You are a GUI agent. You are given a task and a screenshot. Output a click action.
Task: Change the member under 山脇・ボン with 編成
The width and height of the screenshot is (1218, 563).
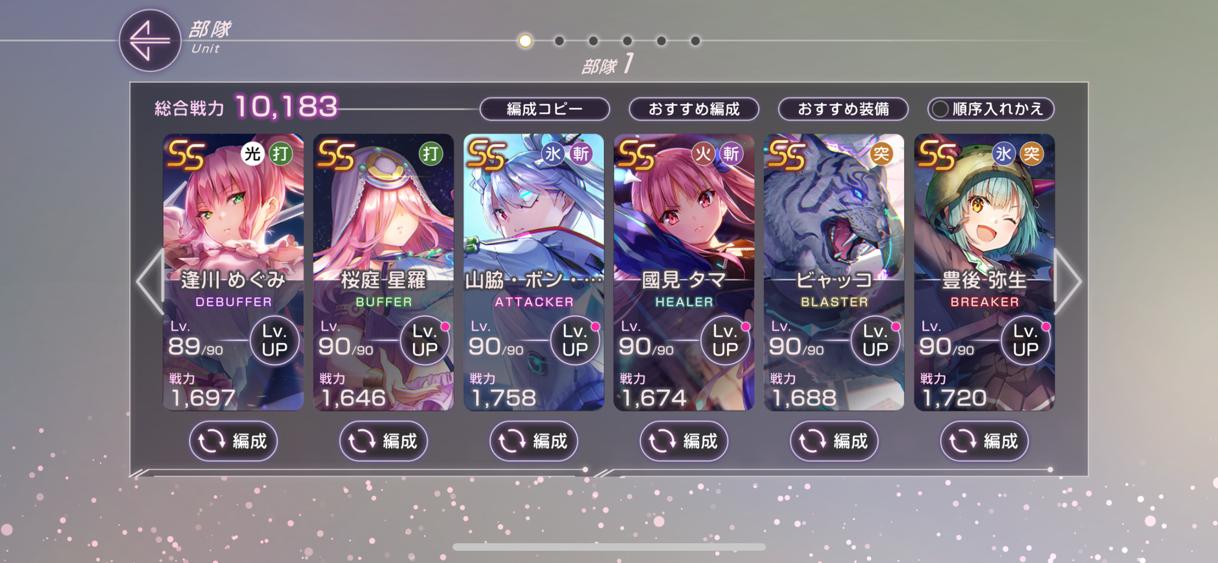coord(533,441)
